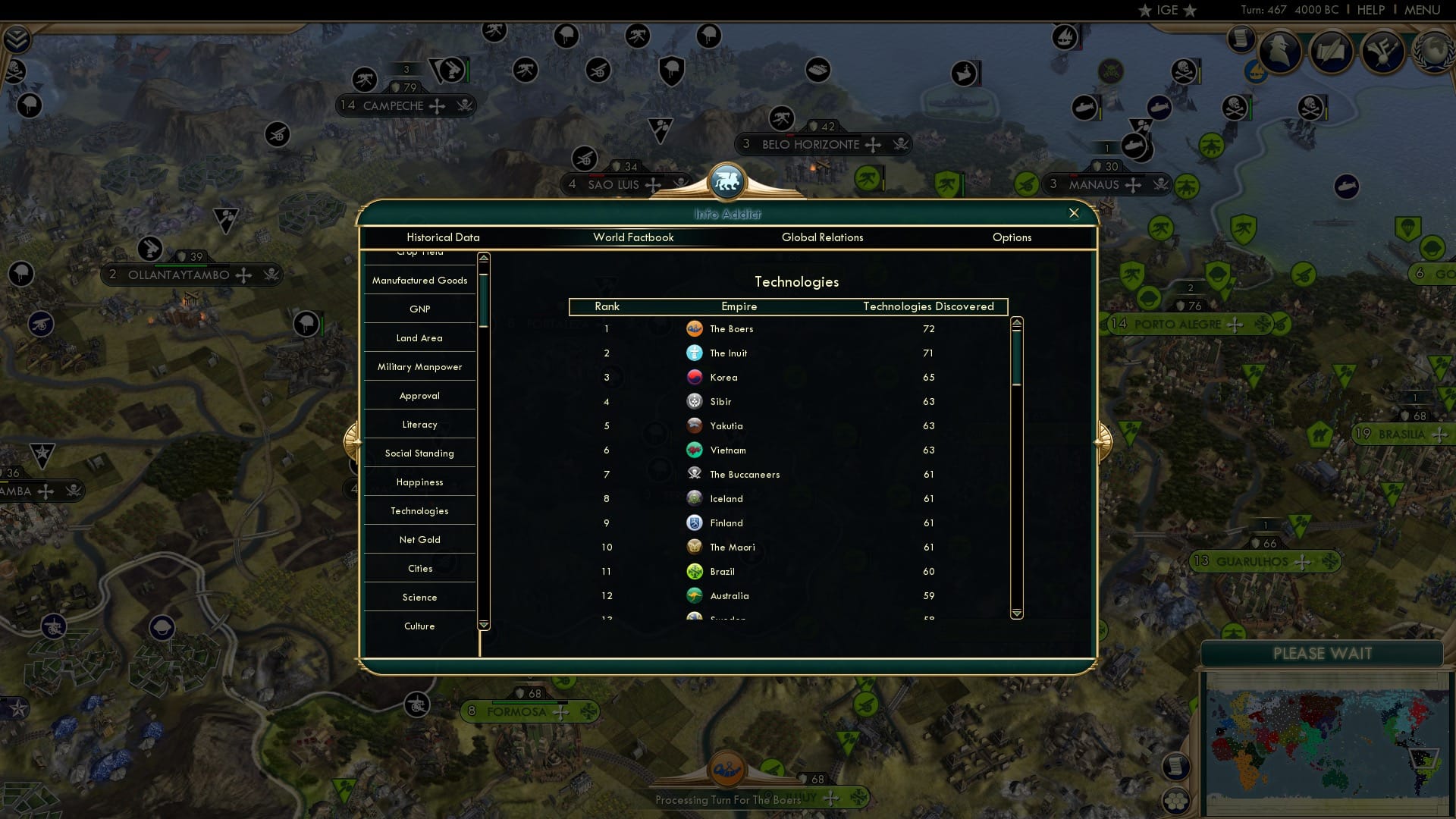Open the game MENU

(1423, 10)
